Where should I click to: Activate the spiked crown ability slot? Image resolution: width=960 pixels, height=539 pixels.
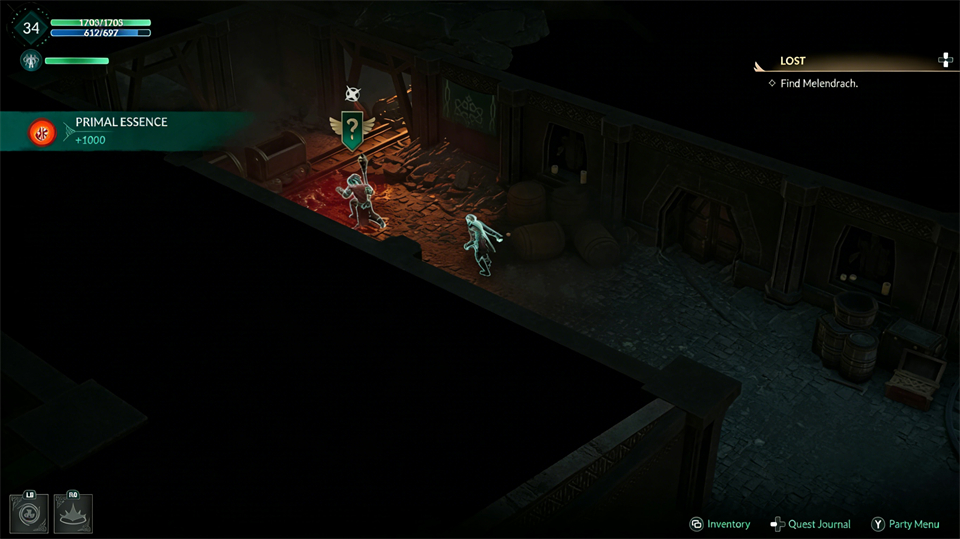(x=73, y=513)
